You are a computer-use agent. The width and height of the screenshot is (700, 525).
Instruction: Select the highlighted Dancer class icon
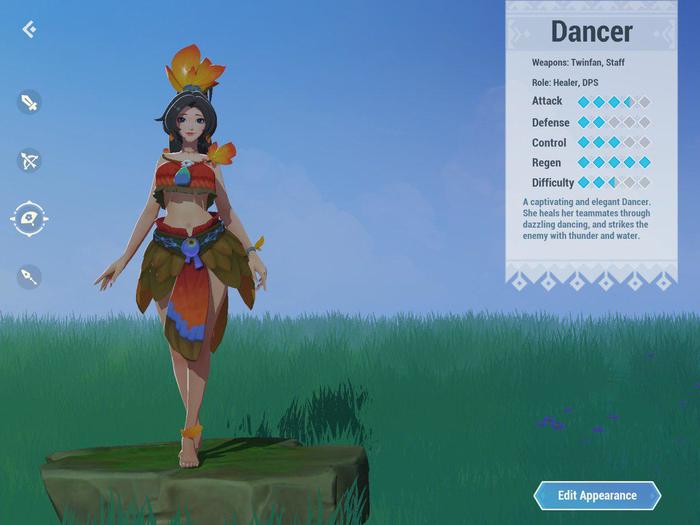(x=29, y=218)
